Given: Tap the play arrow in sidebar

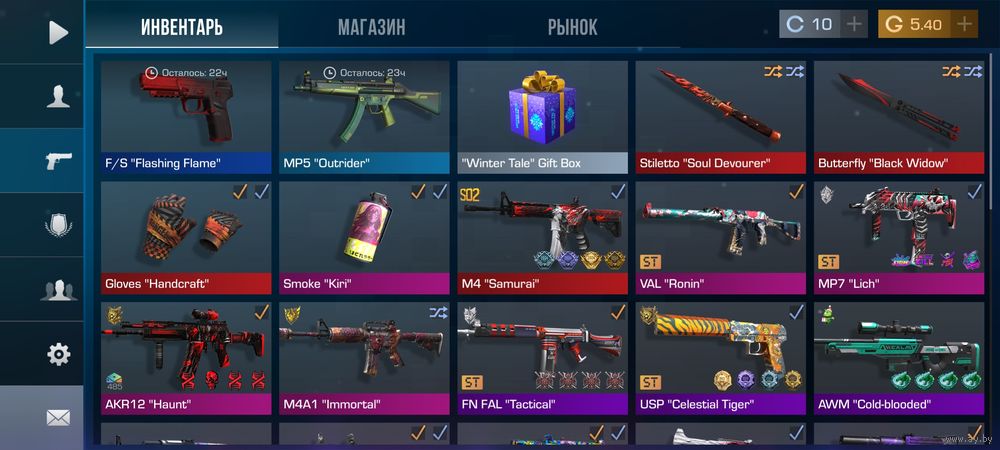Looking at the screenshot, I should 58,32.
